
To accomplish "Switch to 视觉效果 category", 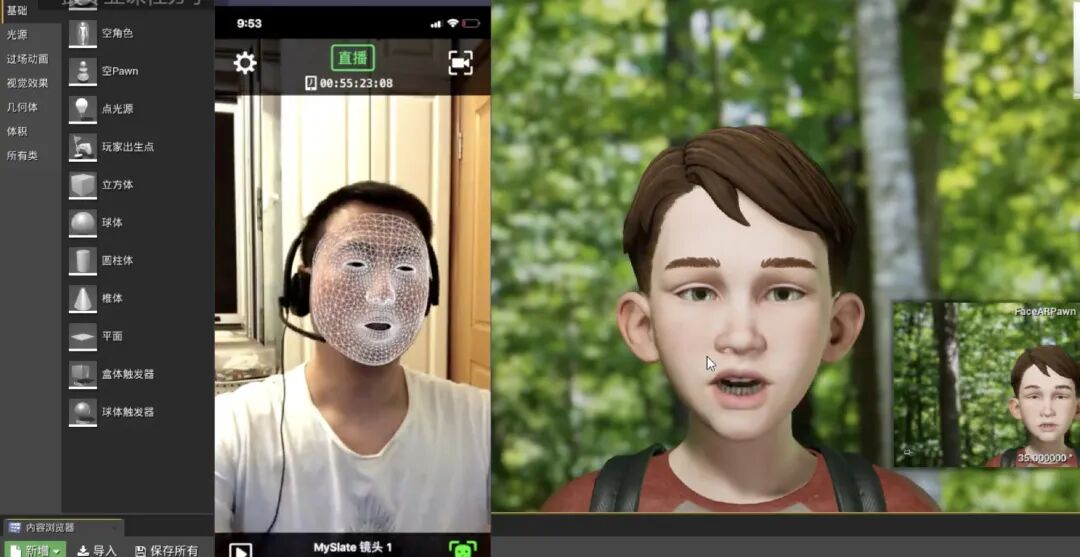I will point(27,83).
